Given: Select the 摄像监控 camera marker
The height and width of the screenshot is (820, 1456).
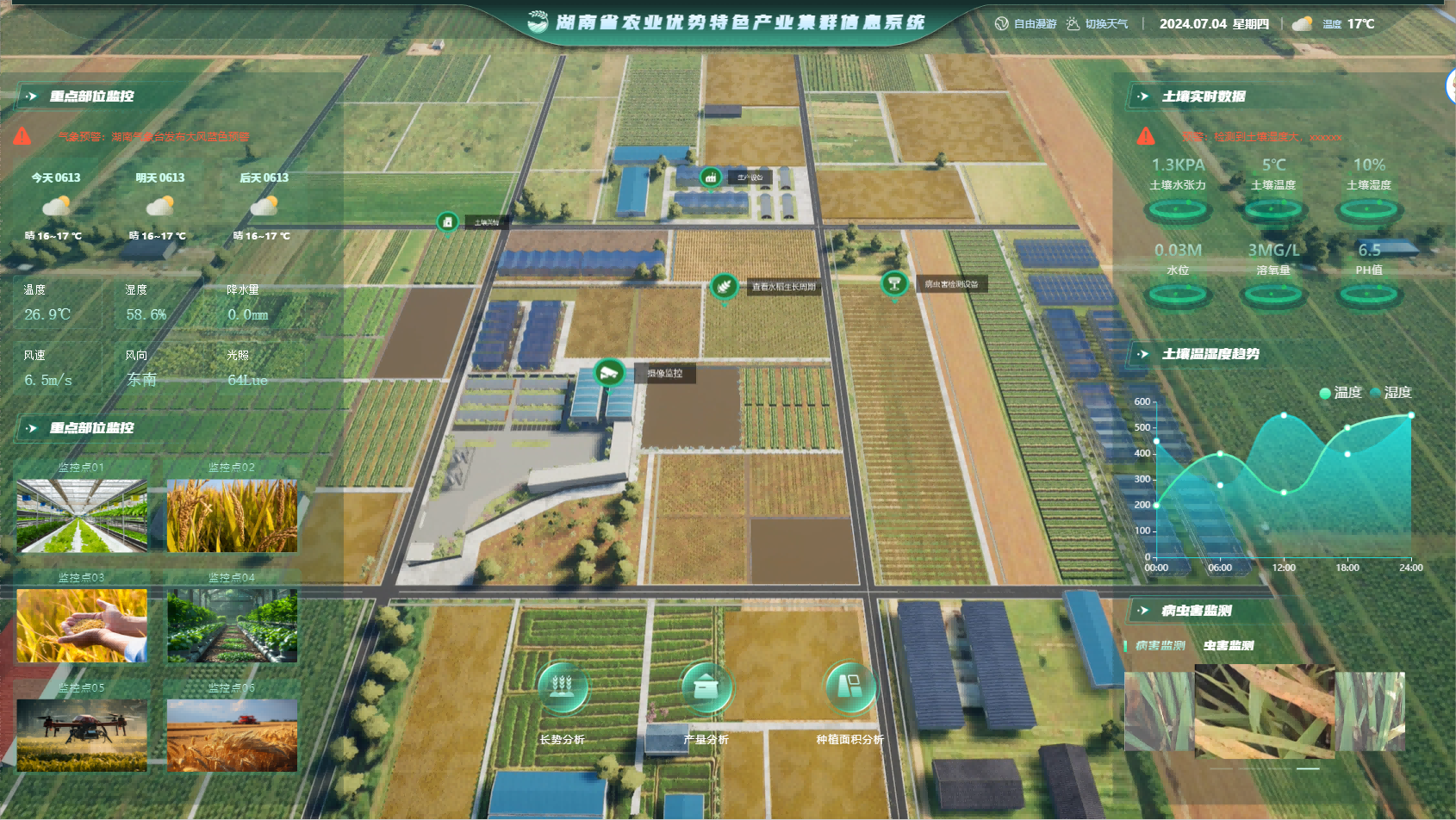Looking at the screenshot, I should coord(609,373).
